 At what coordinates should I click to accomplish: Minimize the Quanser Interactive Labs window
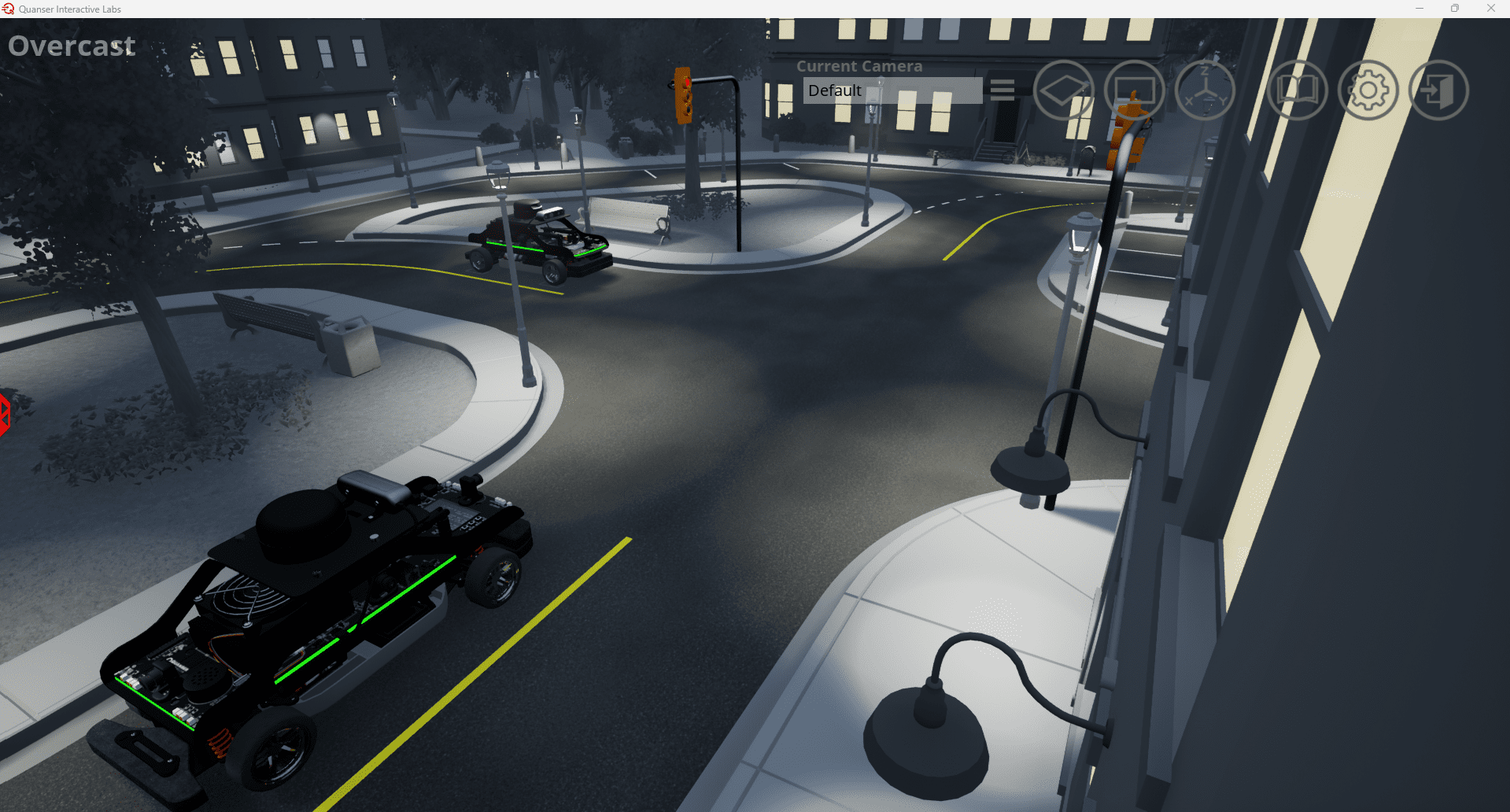1419,9
